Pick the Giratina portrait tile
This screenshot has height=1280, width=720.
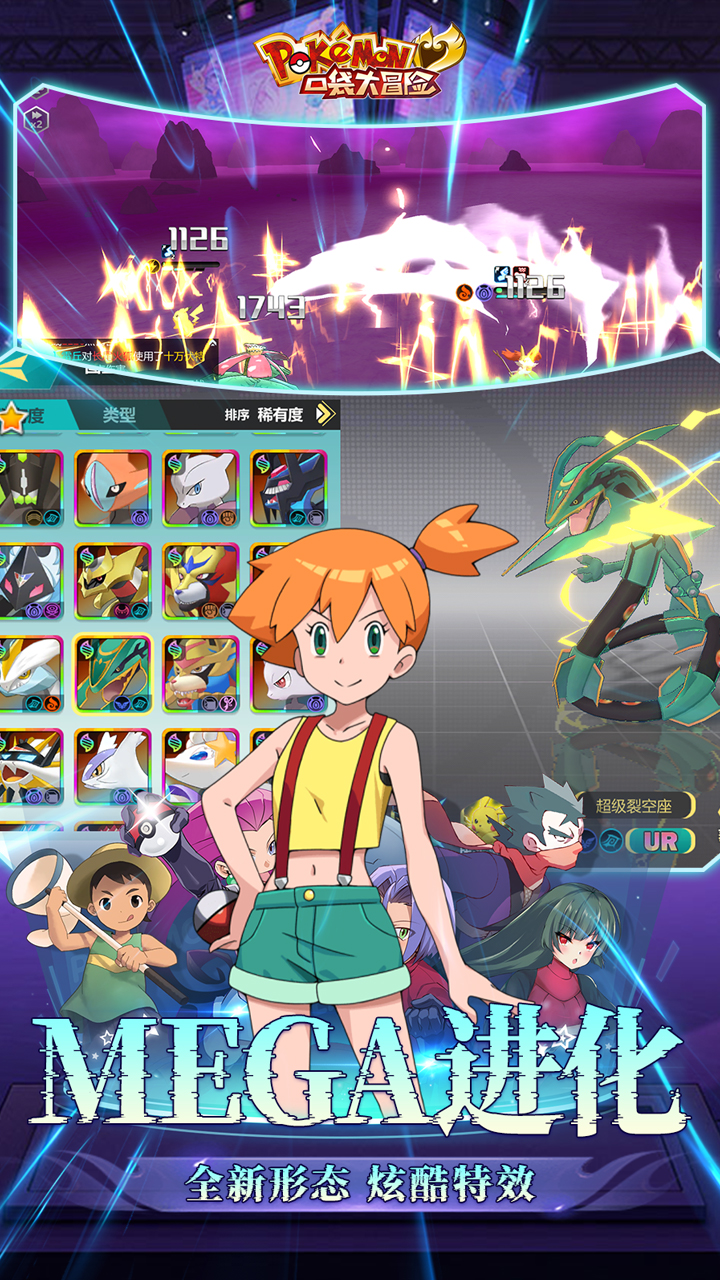(112, 581)
